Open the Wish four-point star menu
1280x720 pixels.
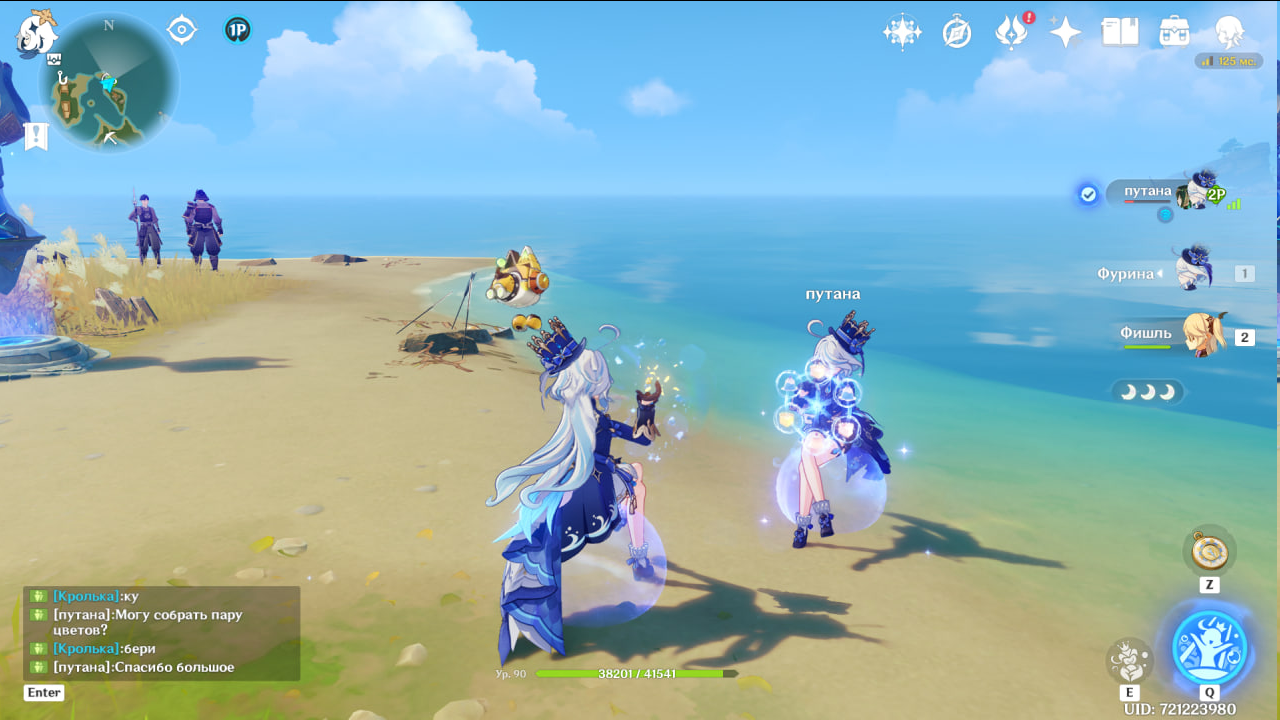(902, 32)
